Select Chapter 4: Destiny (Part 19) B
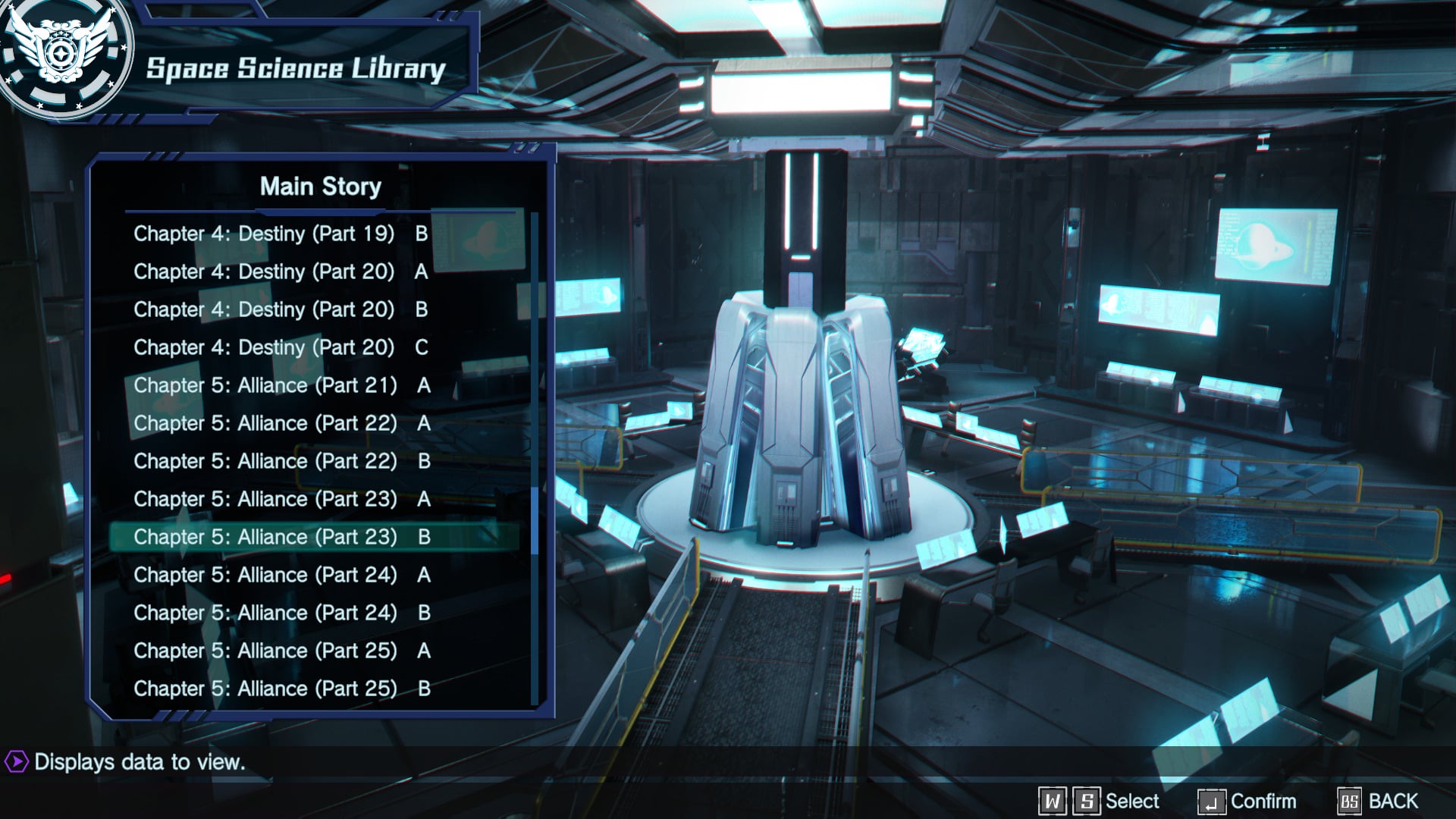1456x819 pixels. [281, 234]
